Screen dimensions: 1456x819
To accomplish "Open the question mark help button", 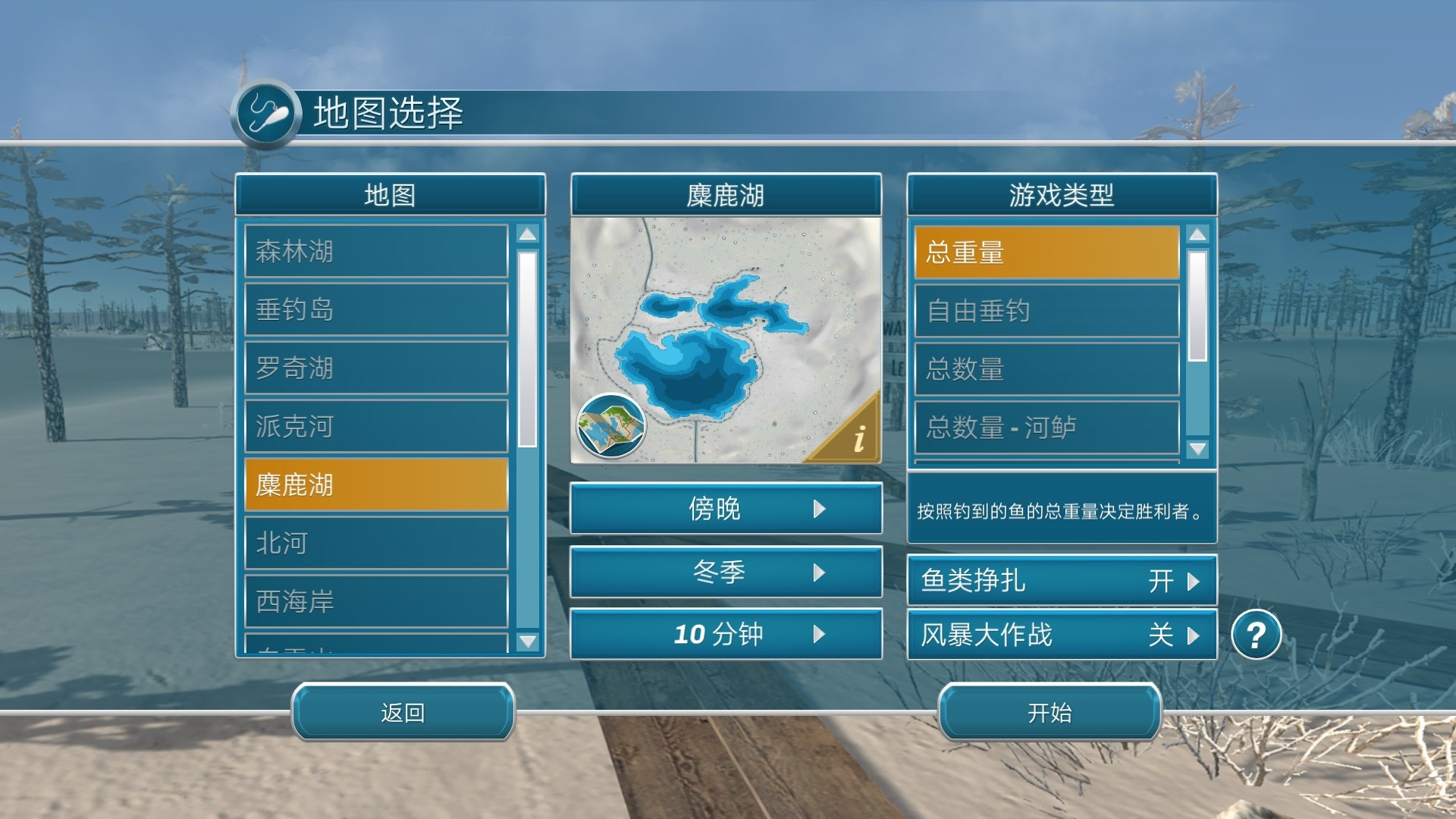I will [x=1256, y=635].
